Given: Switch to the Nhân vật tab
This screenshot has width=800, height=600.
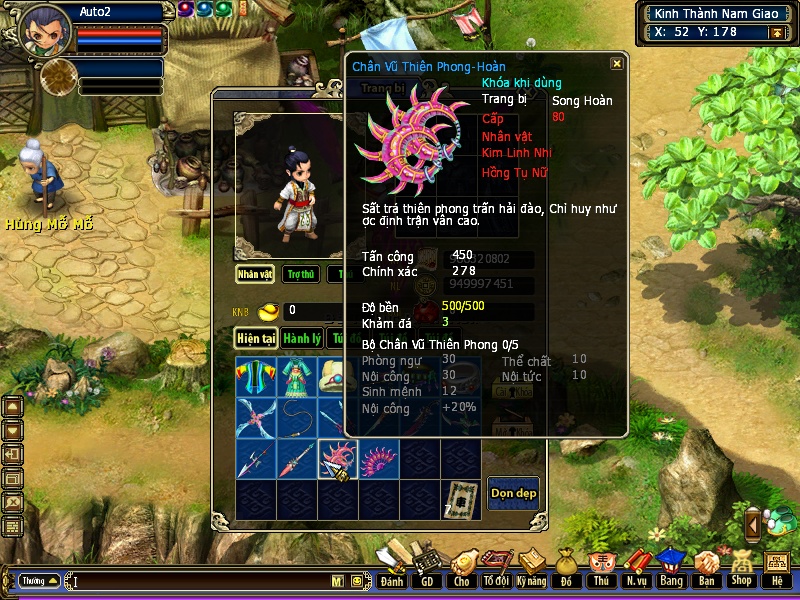Looking at the screenshot, I should (x=255, y=273).
